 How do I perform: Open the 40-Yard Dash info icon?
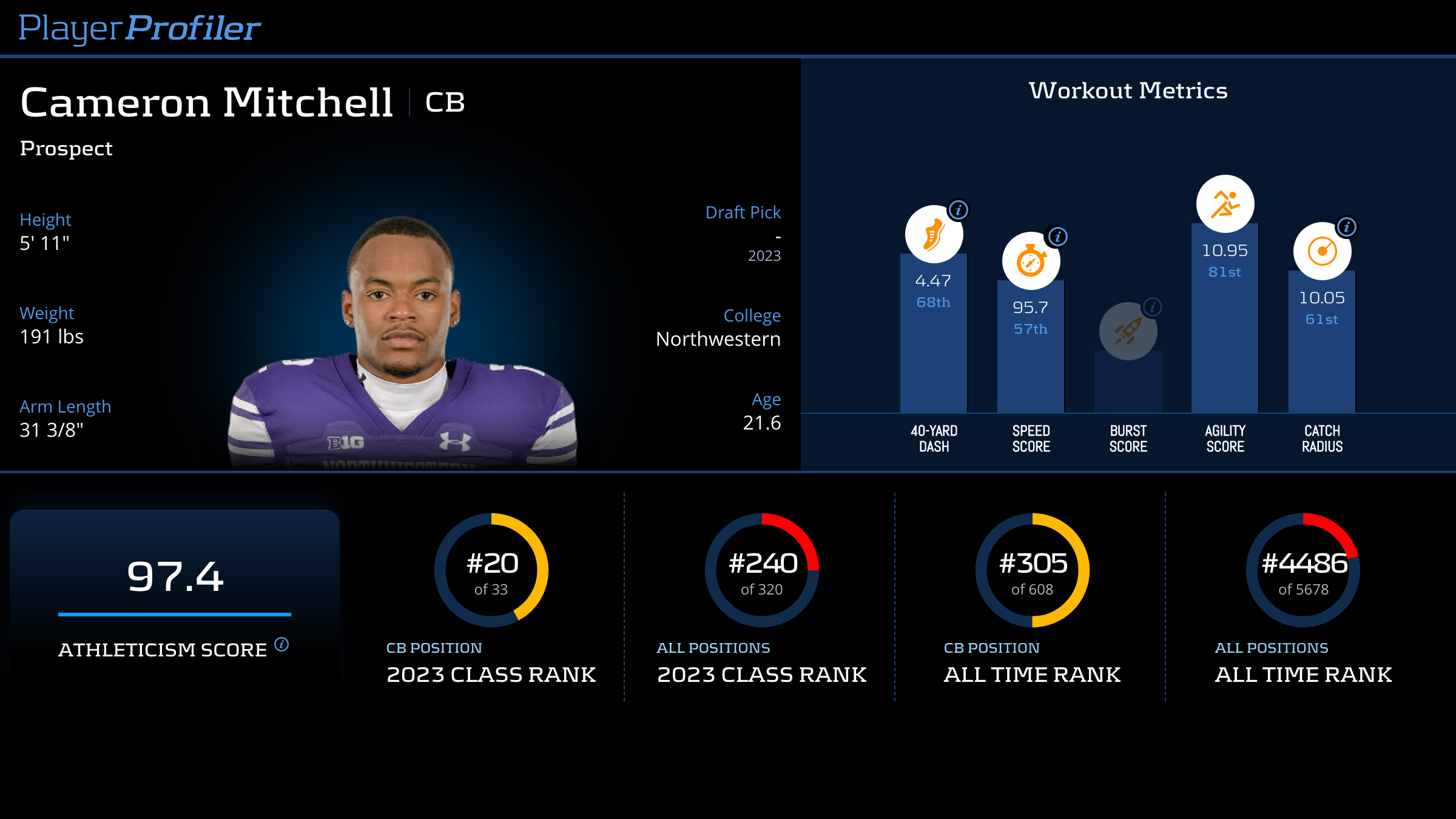click(x=959, y=211)
